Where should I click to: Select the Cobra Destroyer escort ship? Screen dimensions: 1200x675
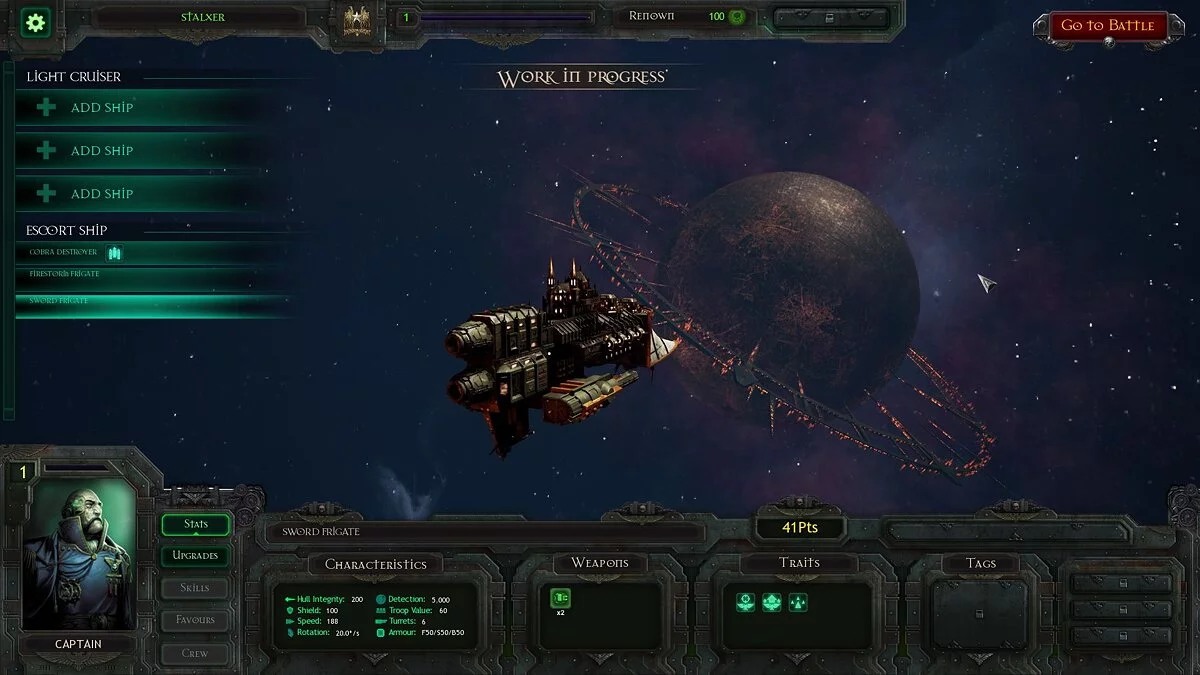(x=64, y=252)
